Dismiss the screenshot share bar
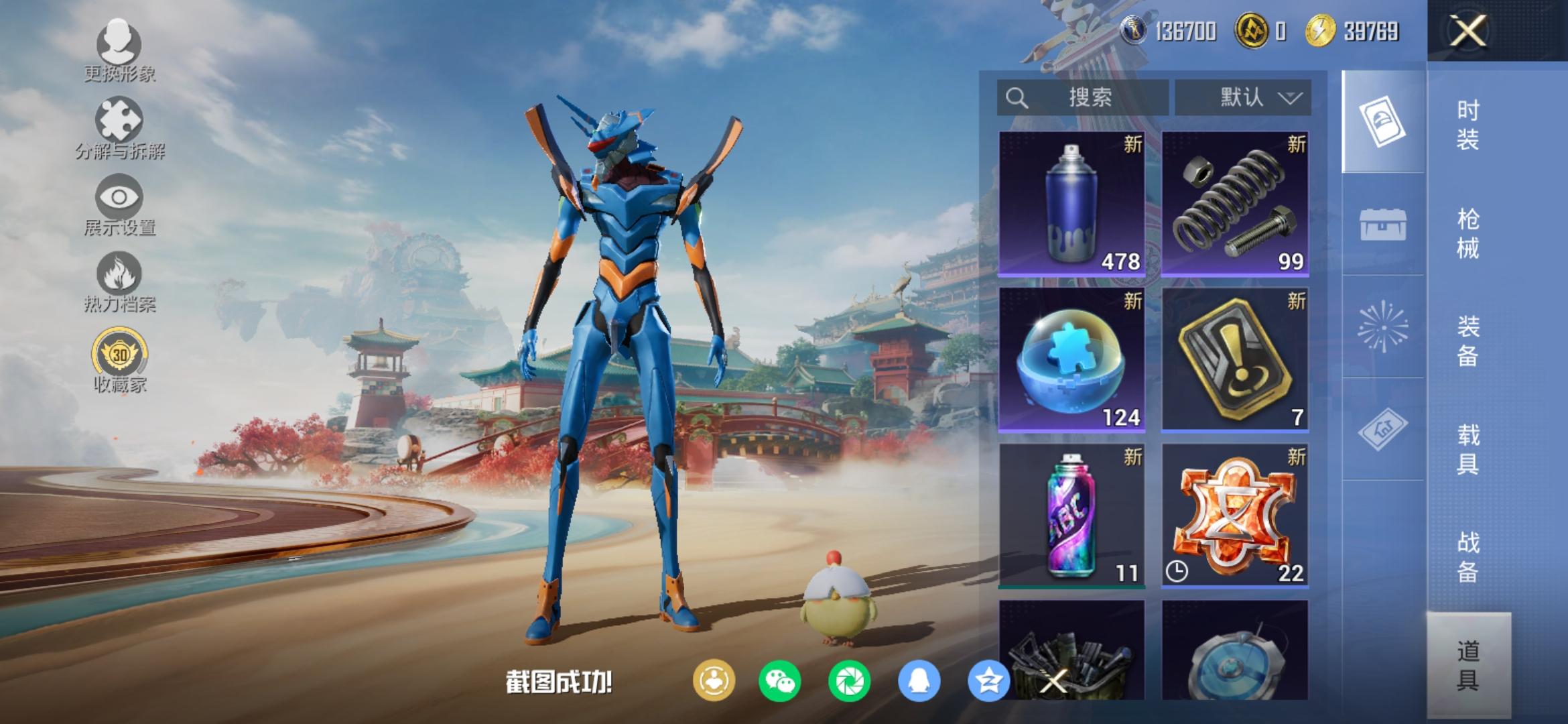The image size is (1568, 724). [x=1053, y=682]
